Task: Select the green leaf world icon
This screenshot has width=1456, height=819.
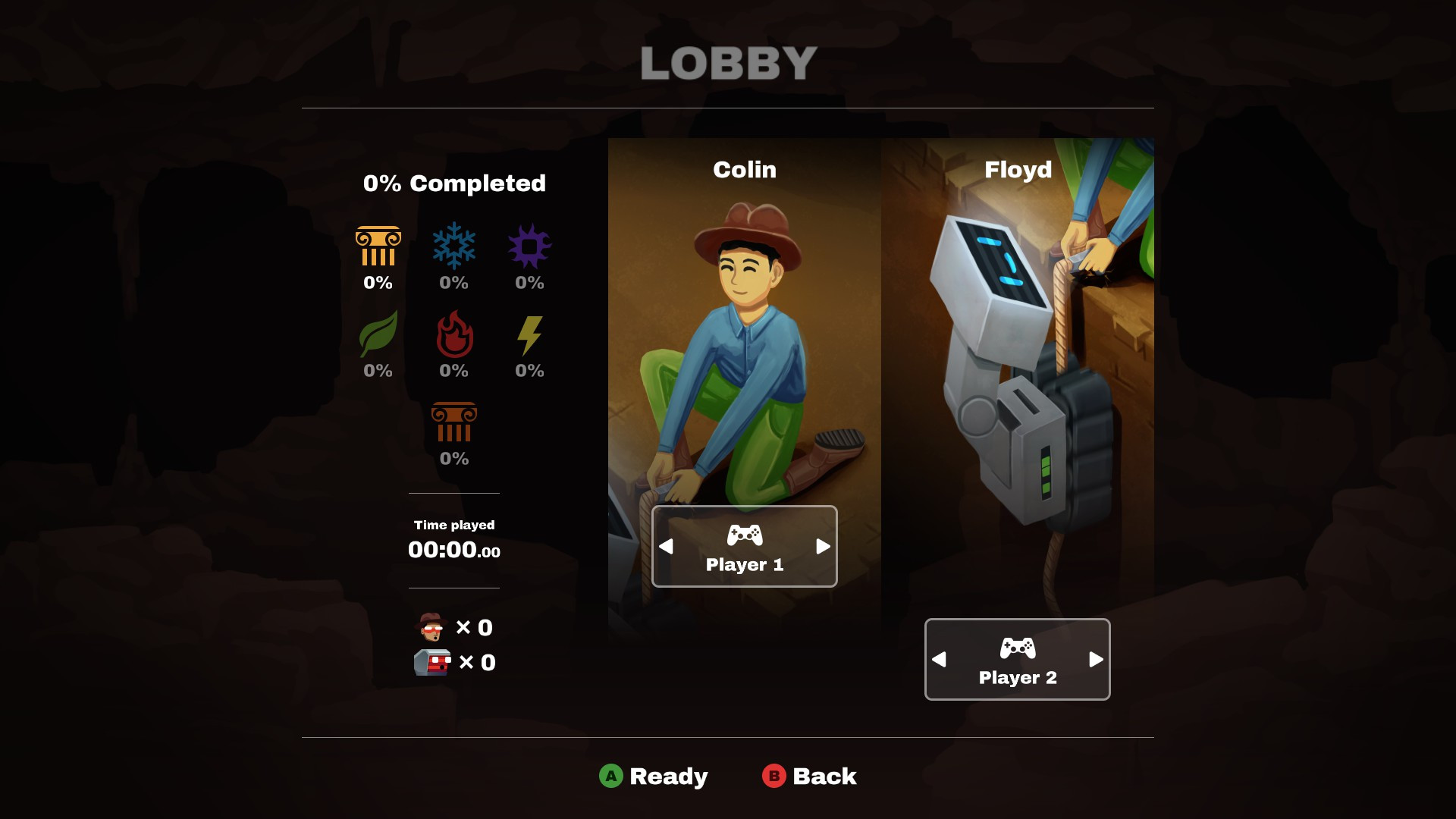Action: point(378,334)
